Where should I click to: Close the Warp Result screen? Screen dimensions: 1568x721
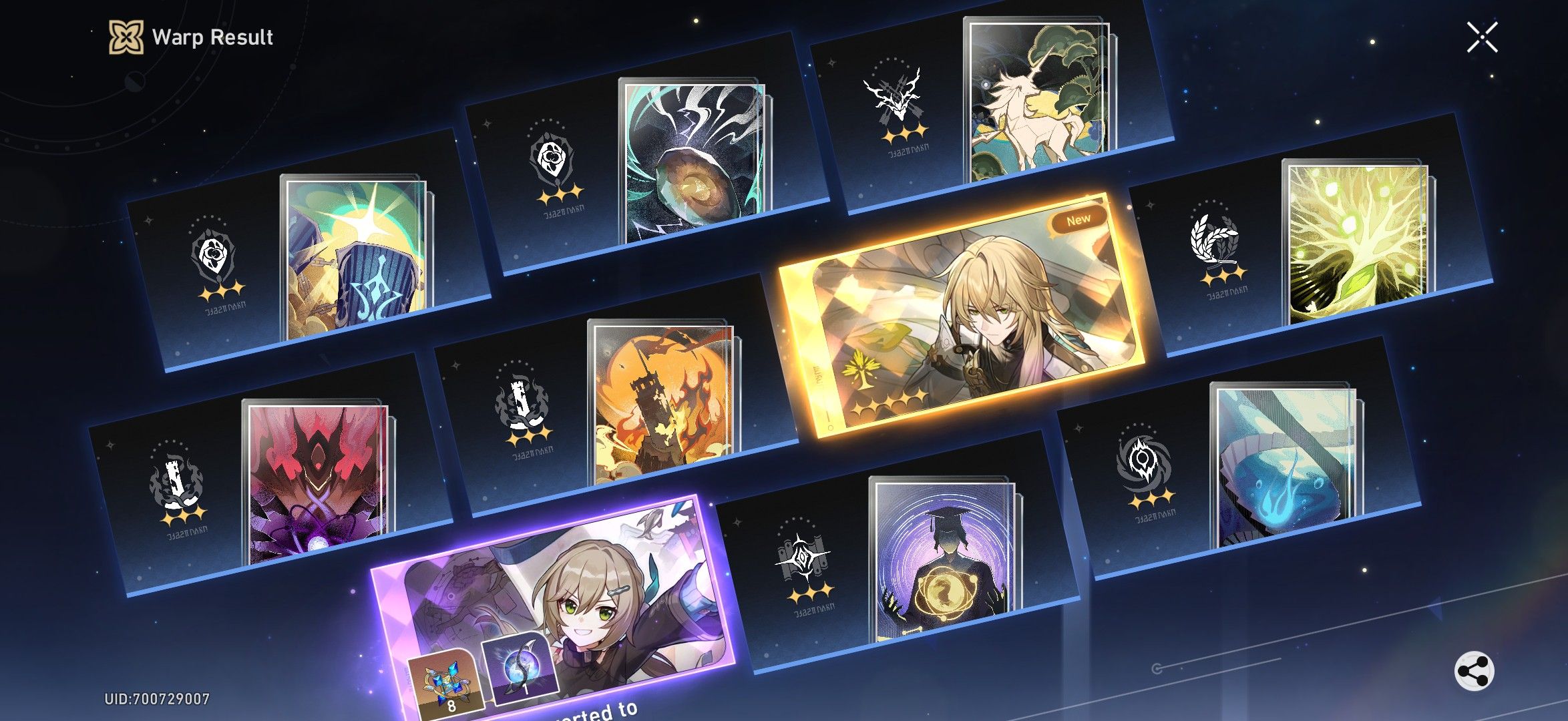click(x=1483, y=38)
